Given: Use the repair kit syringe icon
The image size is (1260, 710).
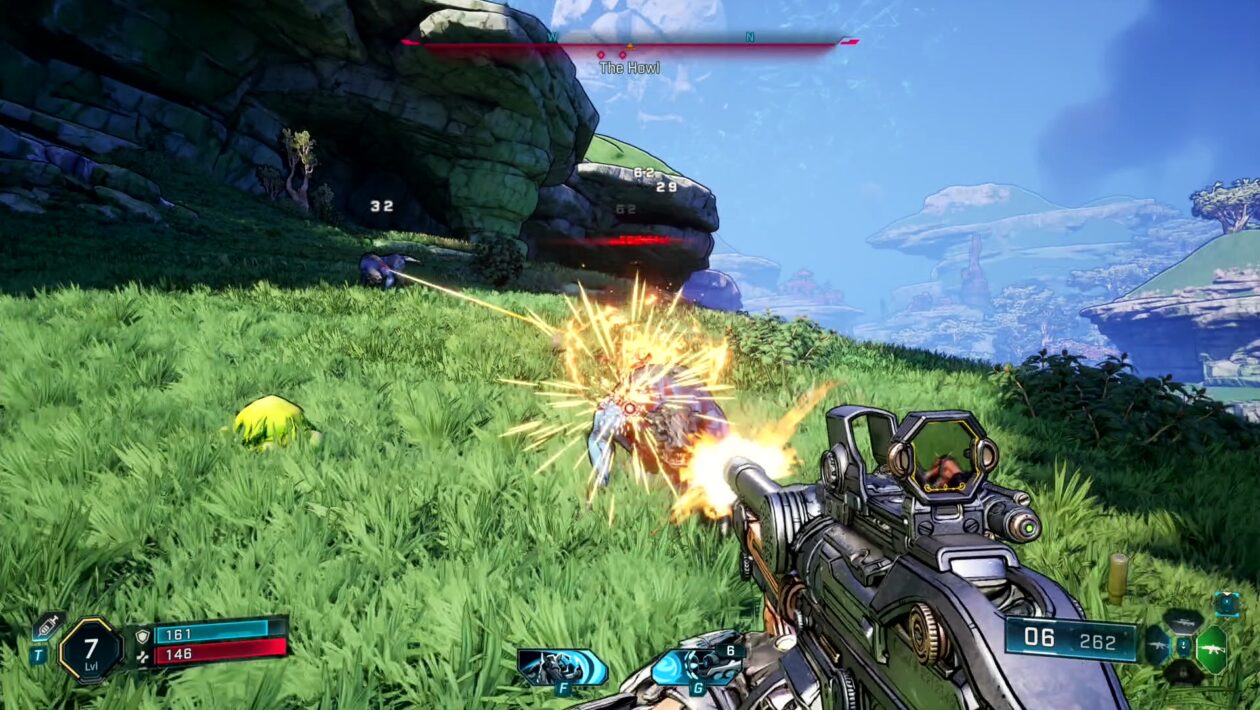Looking at the screenshot, I should click(47, 627).
